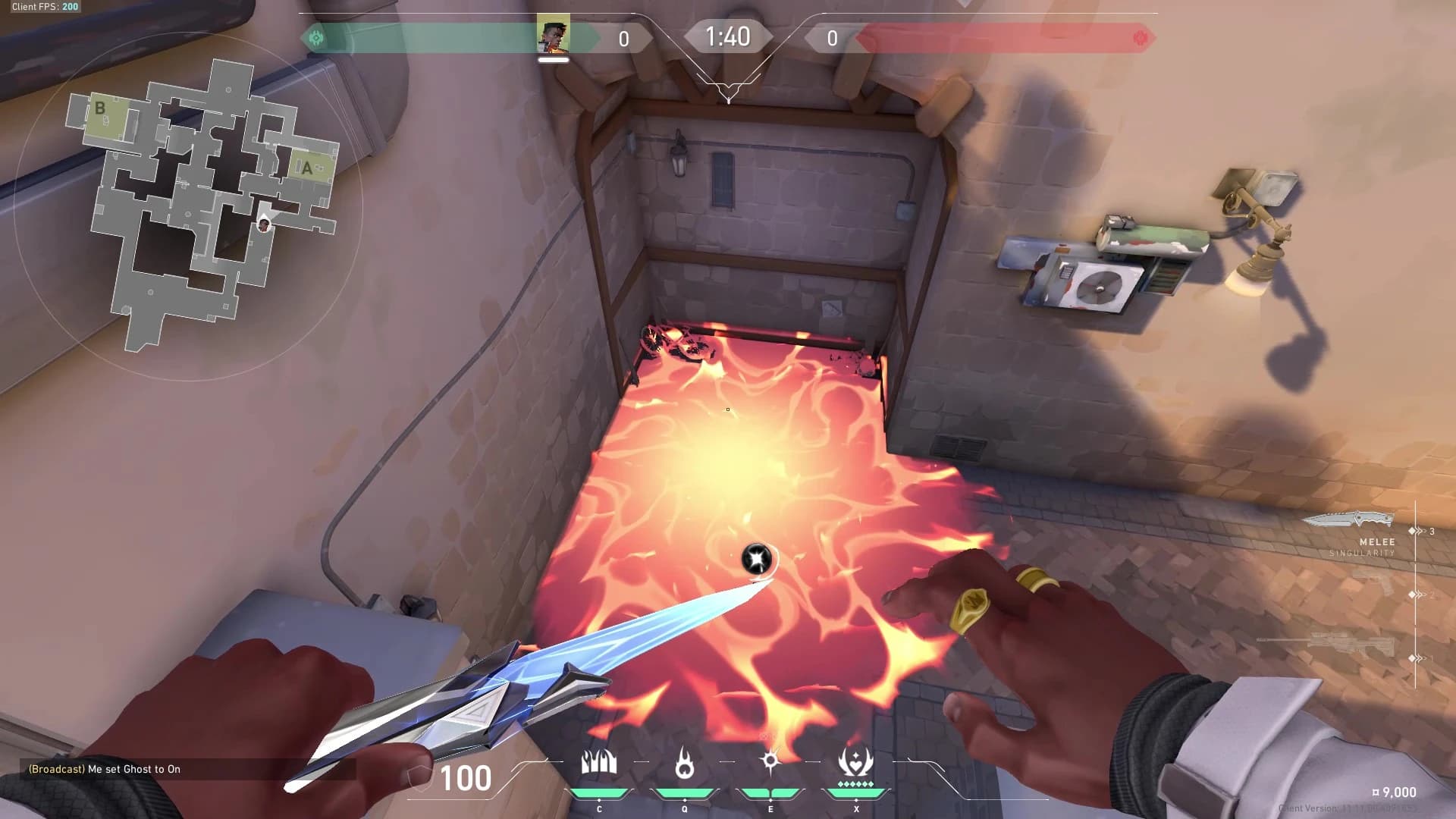Click the A site marker on minimap
Viewport: 1456px width, 819px height.
(x=307, y=168)
